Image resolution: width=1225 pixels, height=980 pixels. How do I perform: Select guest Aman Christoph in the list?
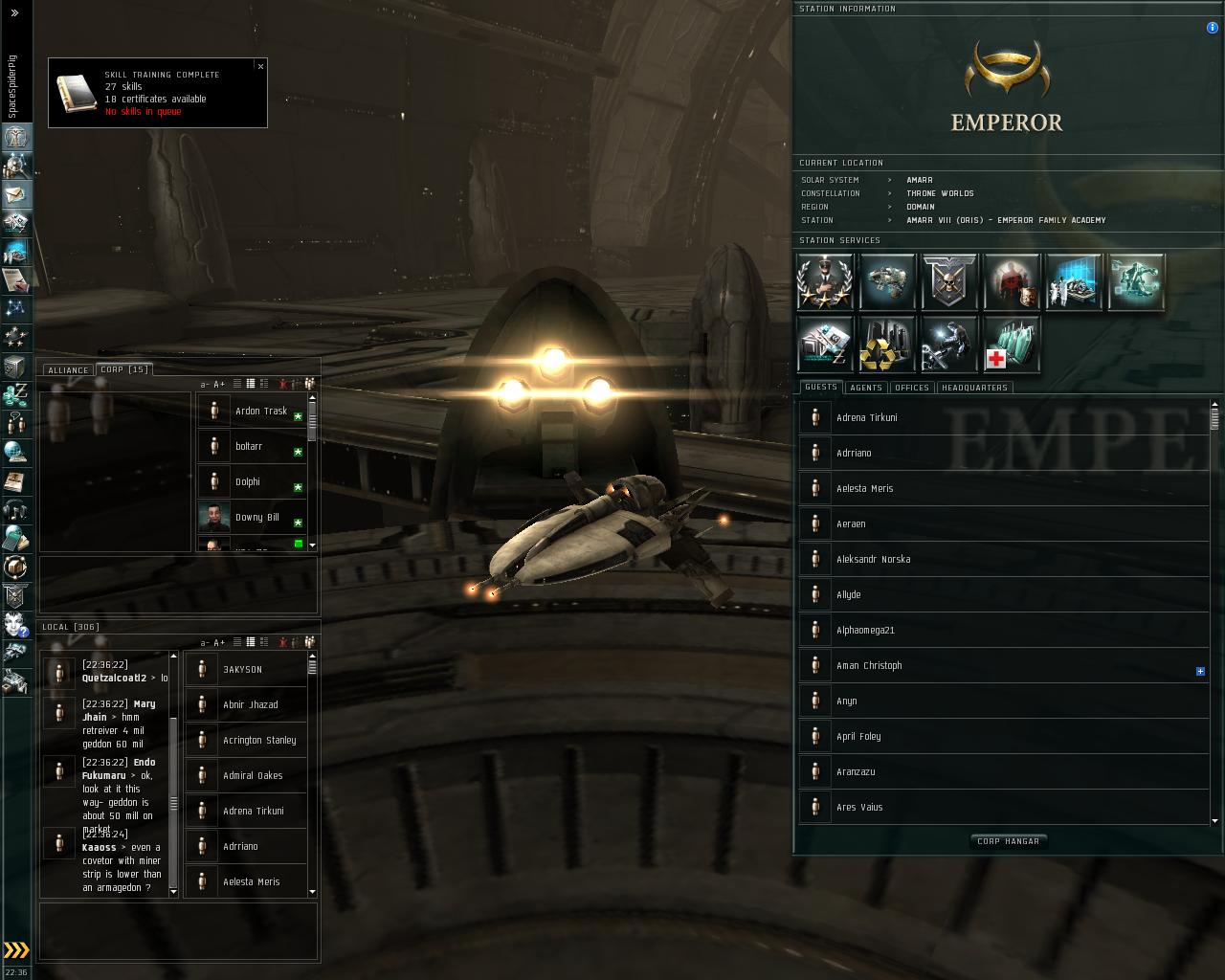869,666
